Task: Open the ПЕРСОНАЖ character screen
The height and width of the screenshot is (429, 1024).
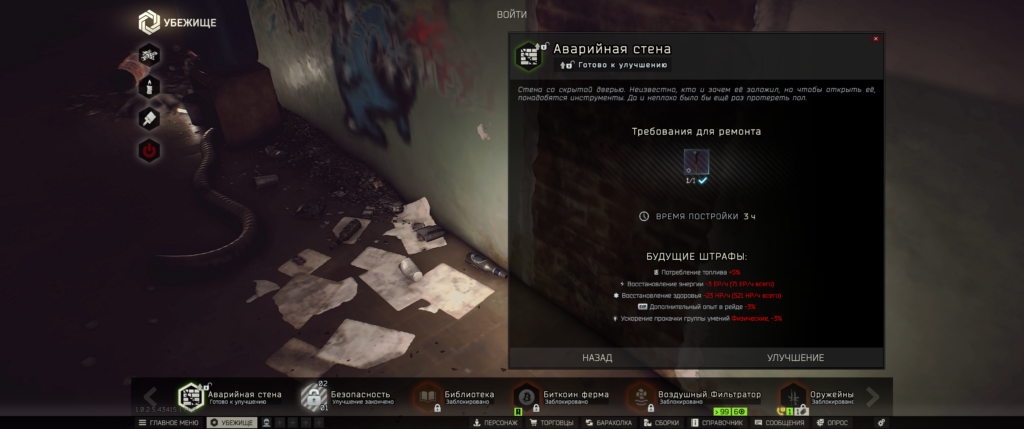Action: pyautogui.click(x=495, y=423)
